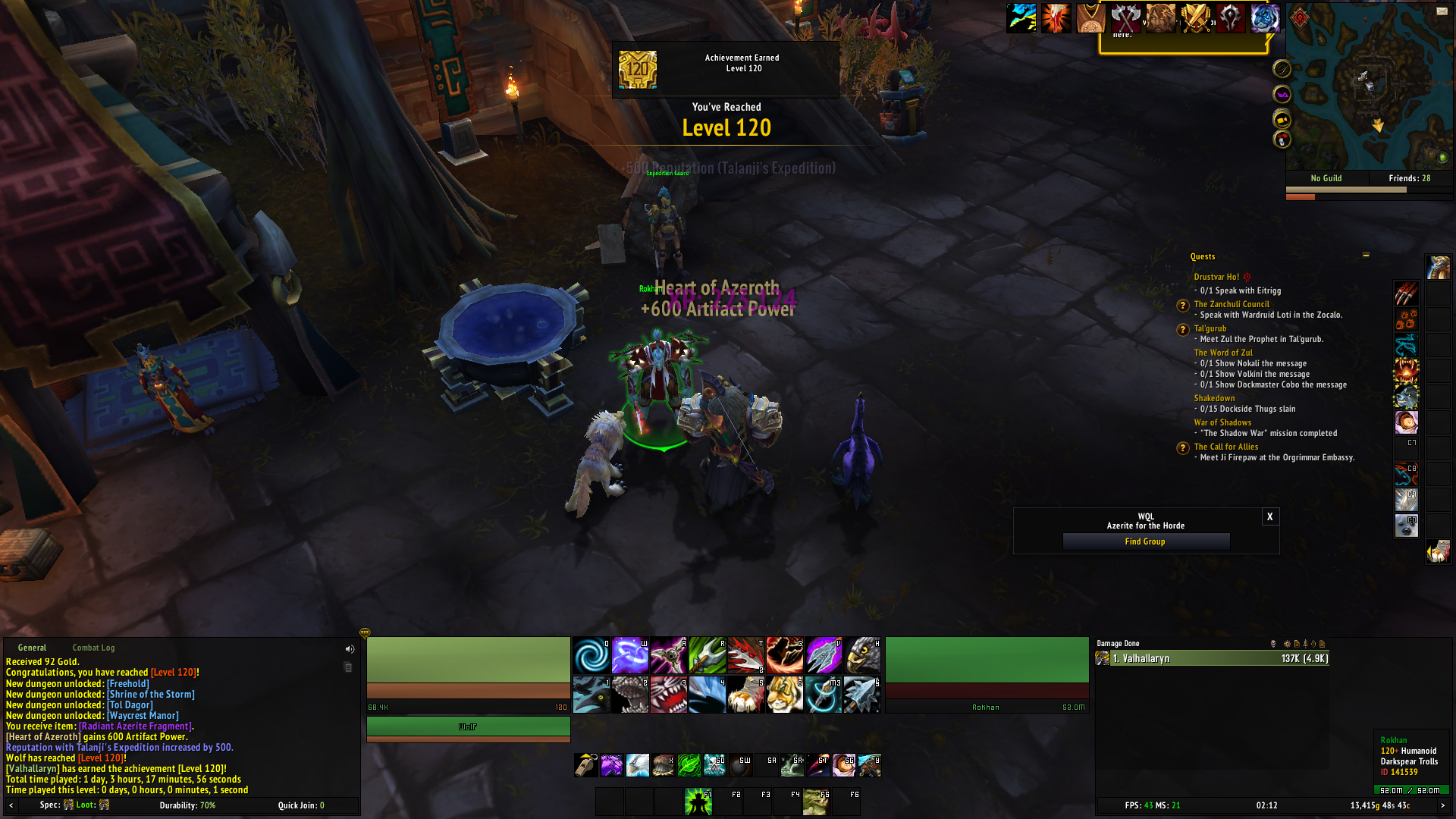This screenshot has width=1456, height=819.
Task: Select the tiger ability in slot 6
Action: (x=784, y=695)
